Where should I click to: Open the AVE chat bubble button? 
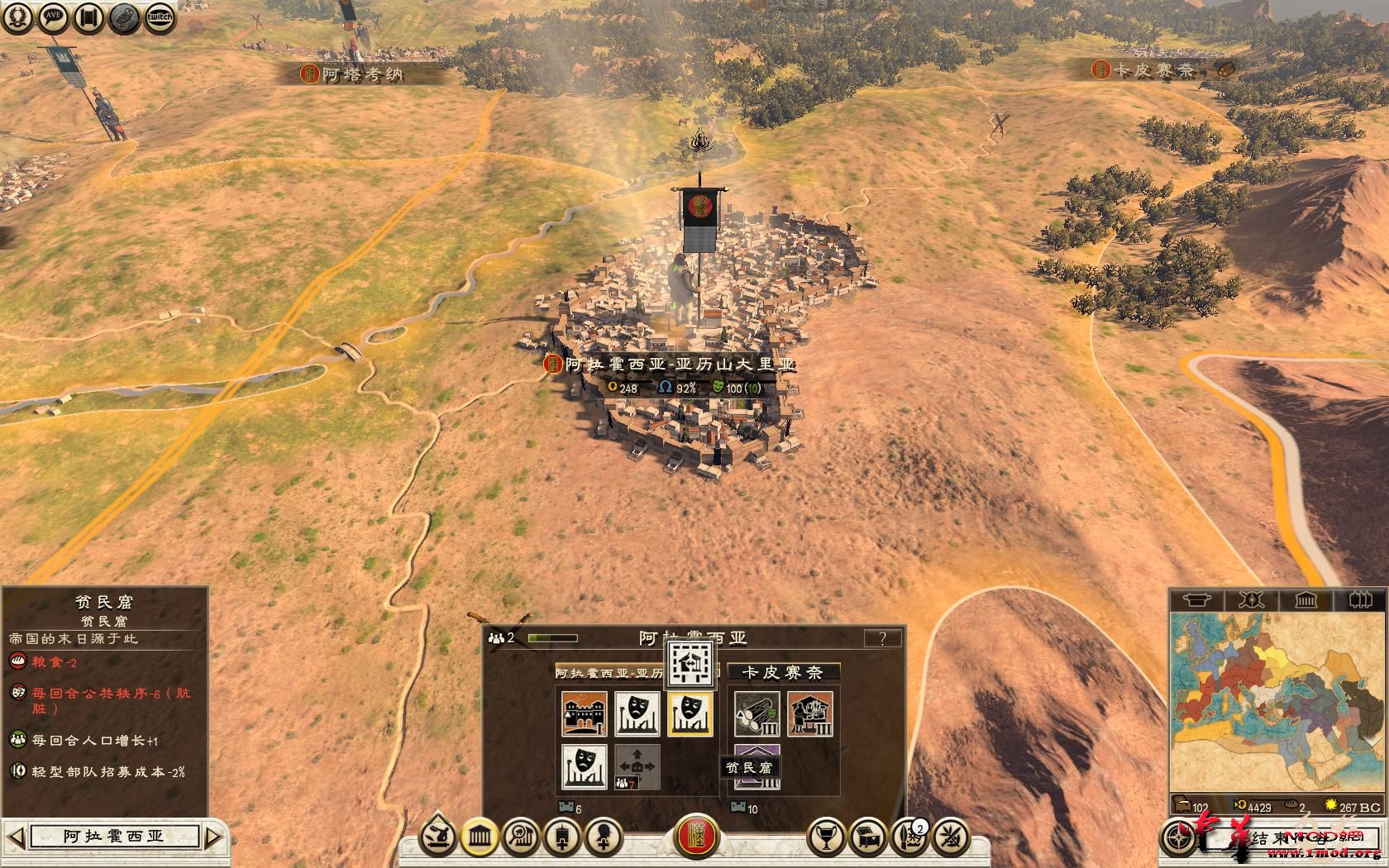tap(53, 17)
